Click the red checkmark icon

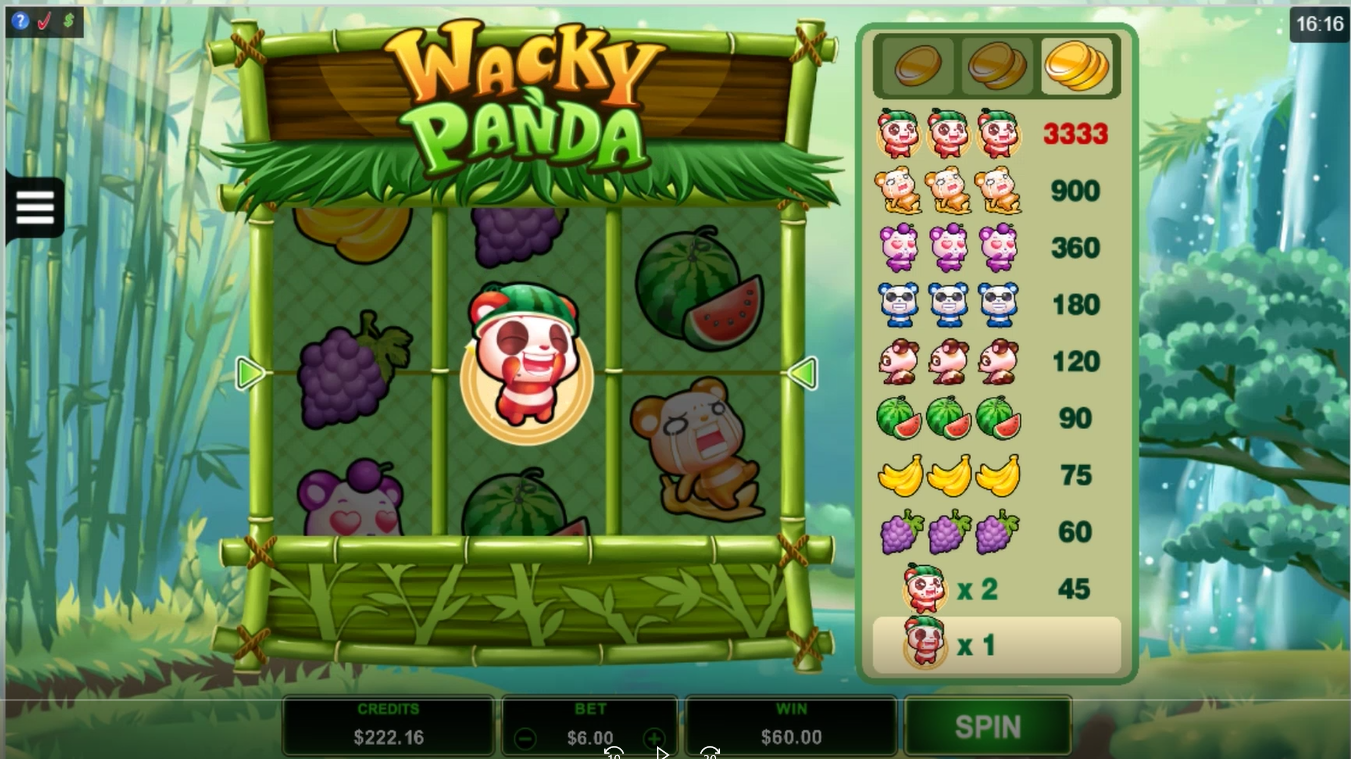point(45,20)
